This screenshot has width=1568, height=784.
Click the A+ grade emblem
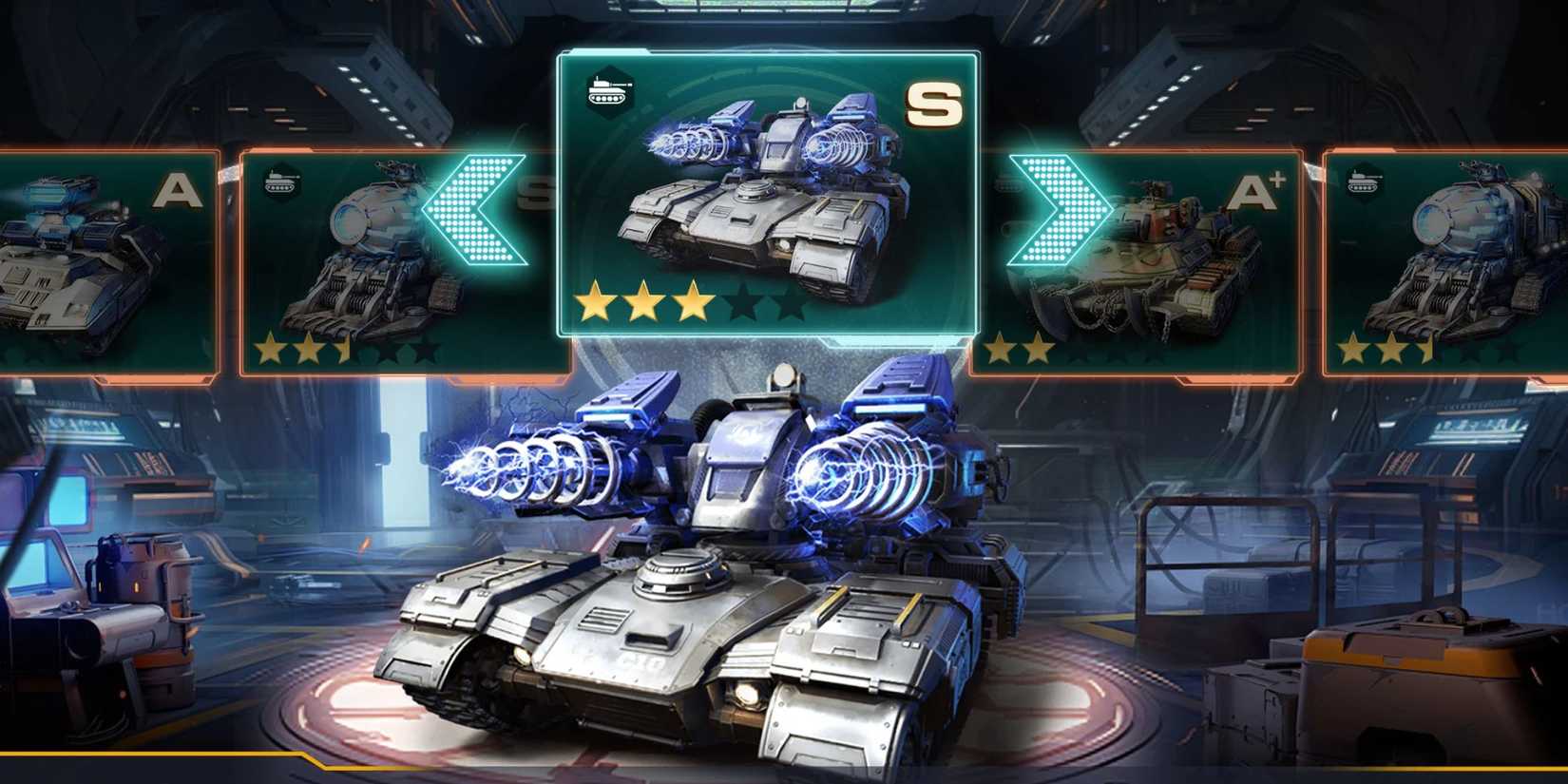(1253, 192)
